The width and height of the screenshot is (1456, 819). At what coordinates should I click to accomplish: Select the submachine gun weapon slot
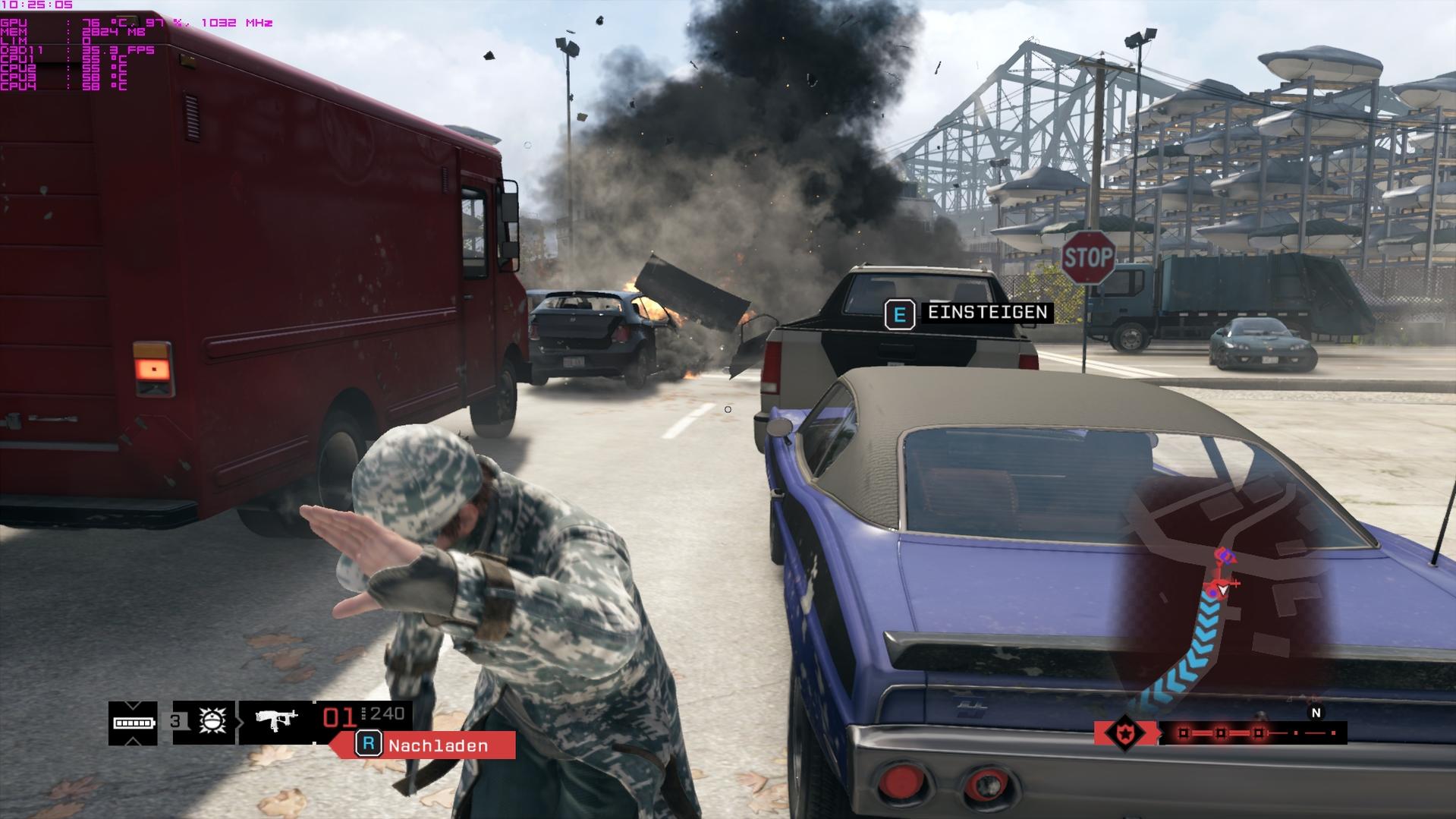point(275,720)
